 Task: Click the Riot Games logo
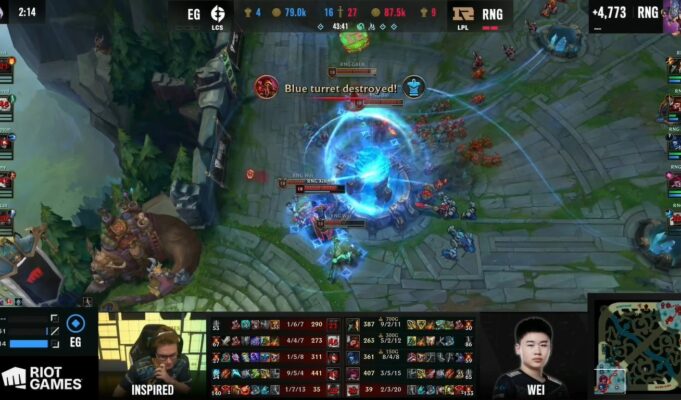(42, 378)
